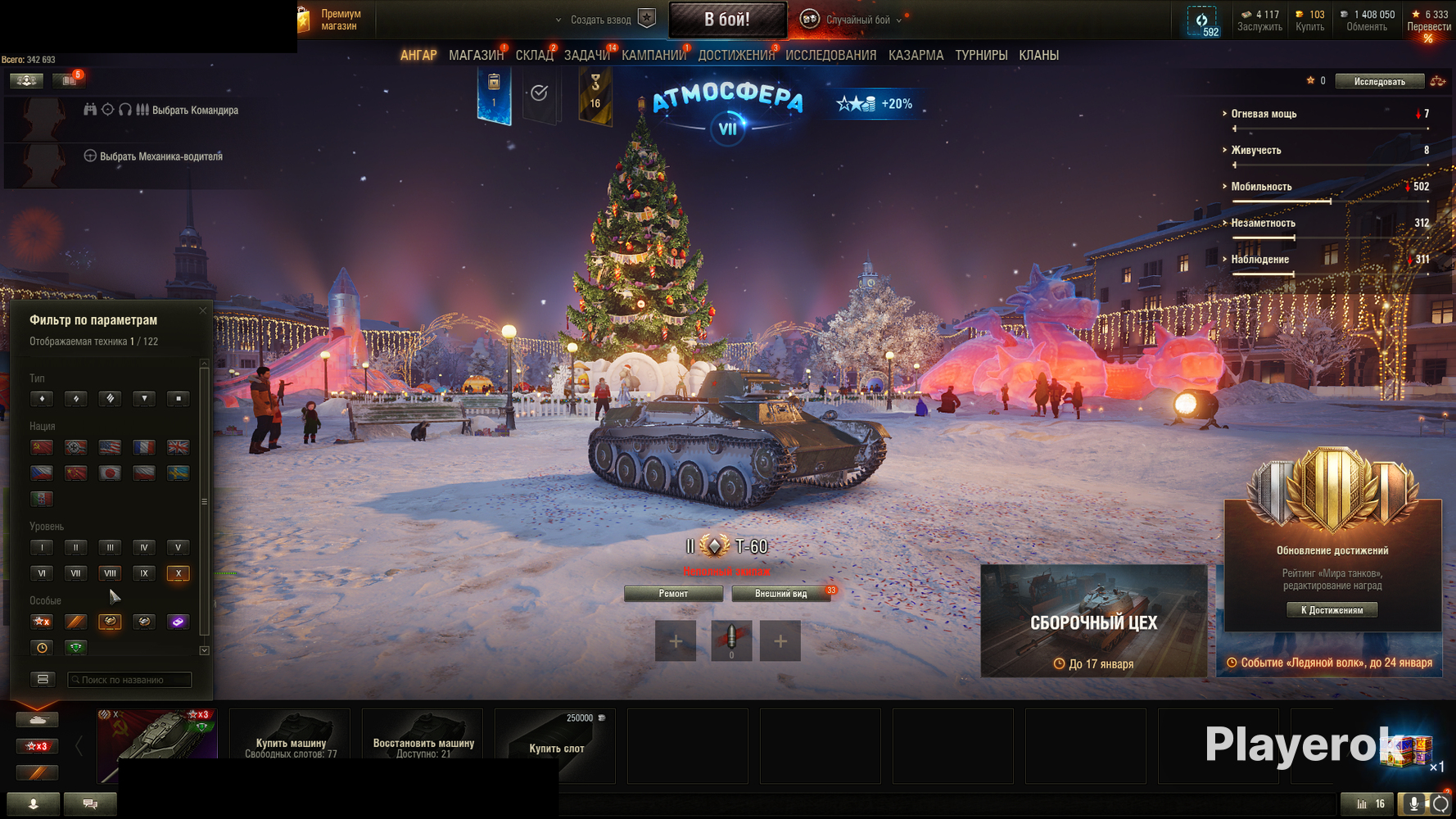The height and width of the screenshot is (819, 1456).
Task: Open the КЛАНЫ tab
Action: (1038, 56)
